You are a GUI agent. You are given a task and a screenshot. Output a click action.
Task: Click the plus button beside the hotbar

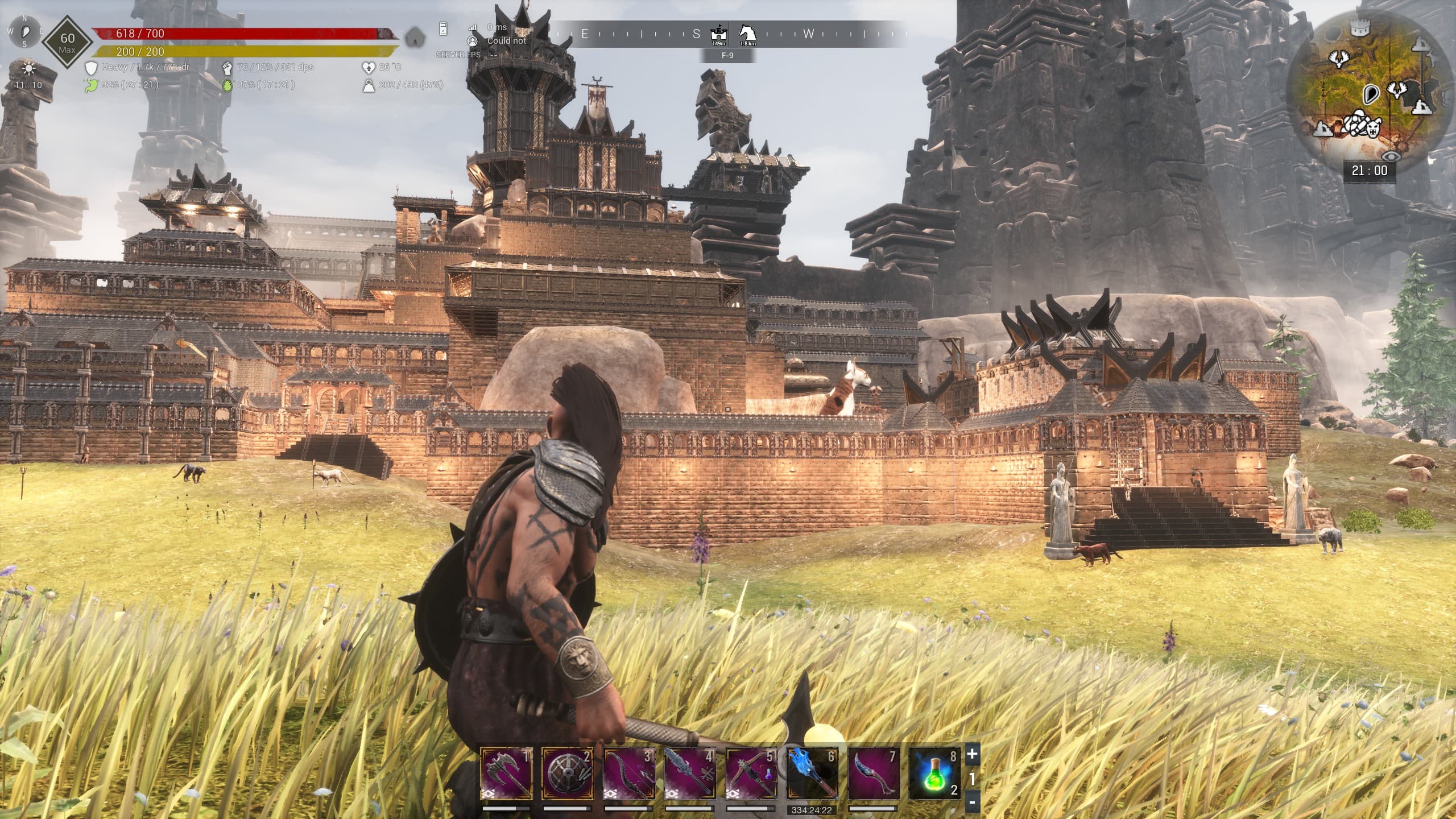click(x=973, y=754)
